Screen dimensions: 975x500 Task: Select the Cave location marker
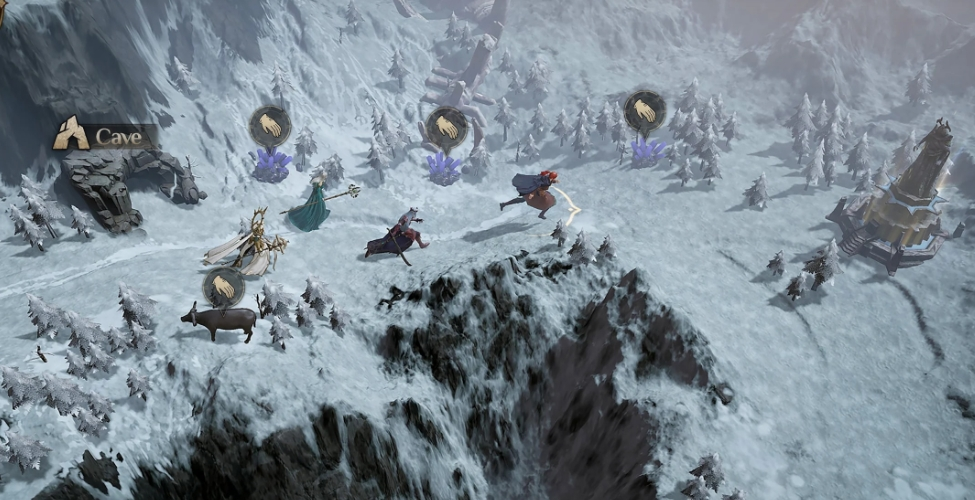[104, 135]
